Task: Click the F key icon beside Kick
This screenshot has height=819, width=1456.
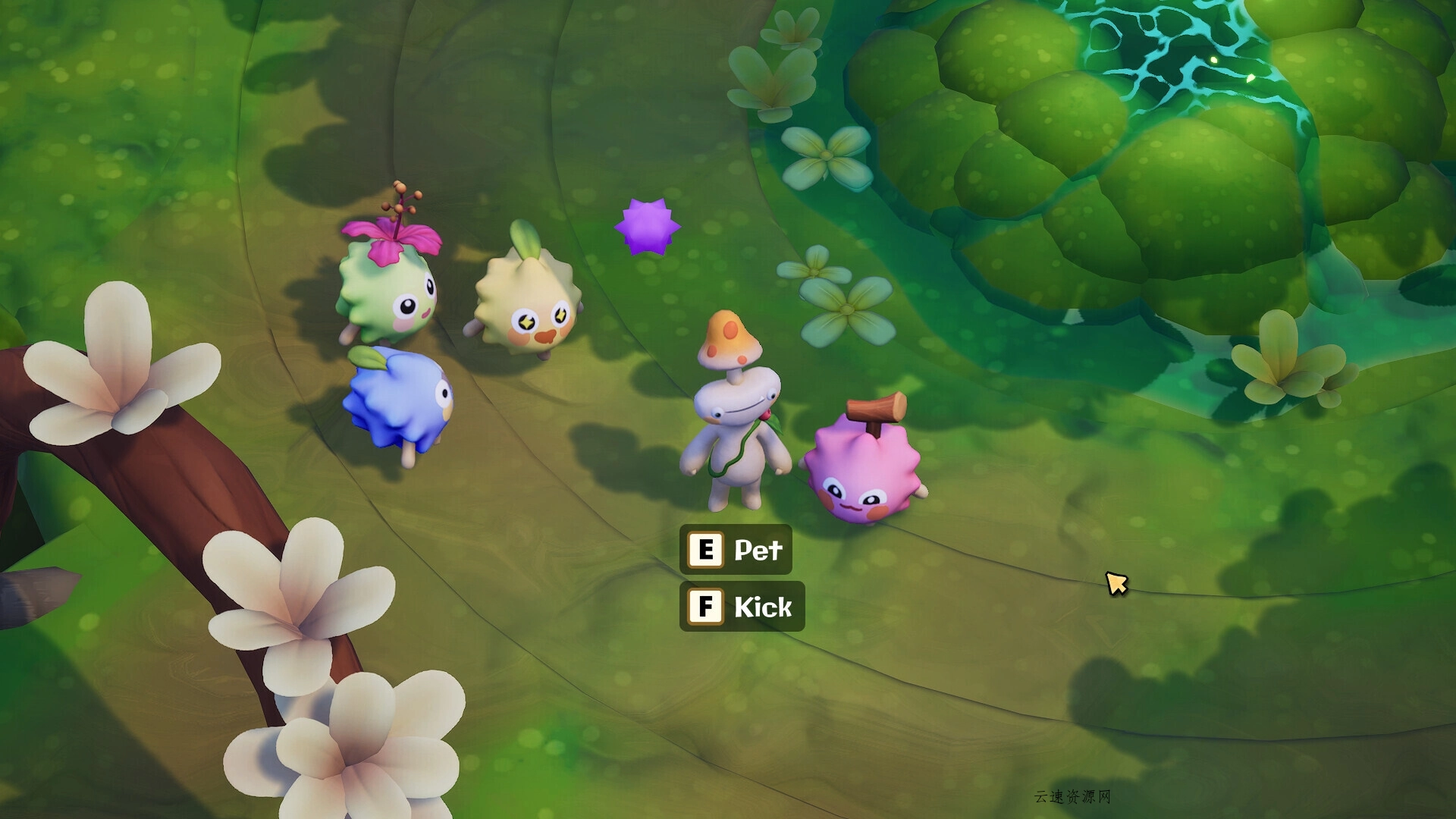Action: 706,607
